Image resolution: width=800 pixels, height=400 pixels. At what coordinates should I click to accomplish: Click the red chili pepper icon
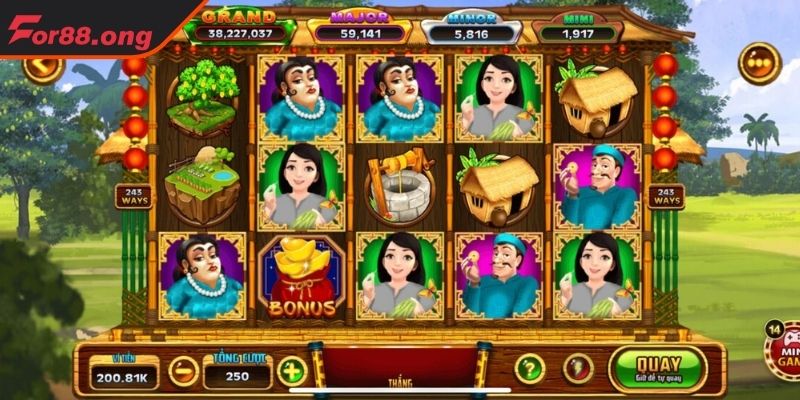(x=577, y=369)
